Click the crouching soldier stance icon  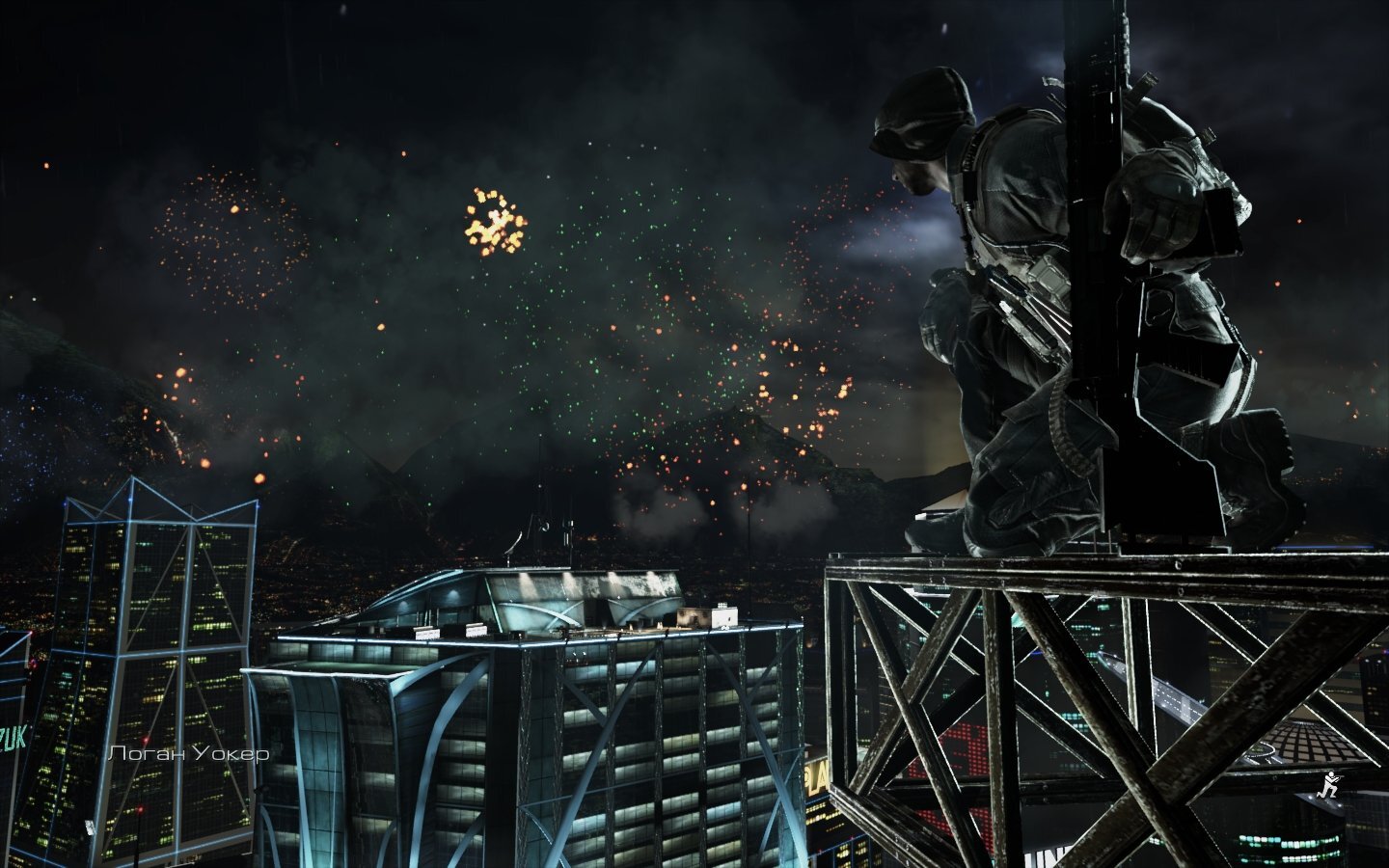click(x=1330, y=786)
